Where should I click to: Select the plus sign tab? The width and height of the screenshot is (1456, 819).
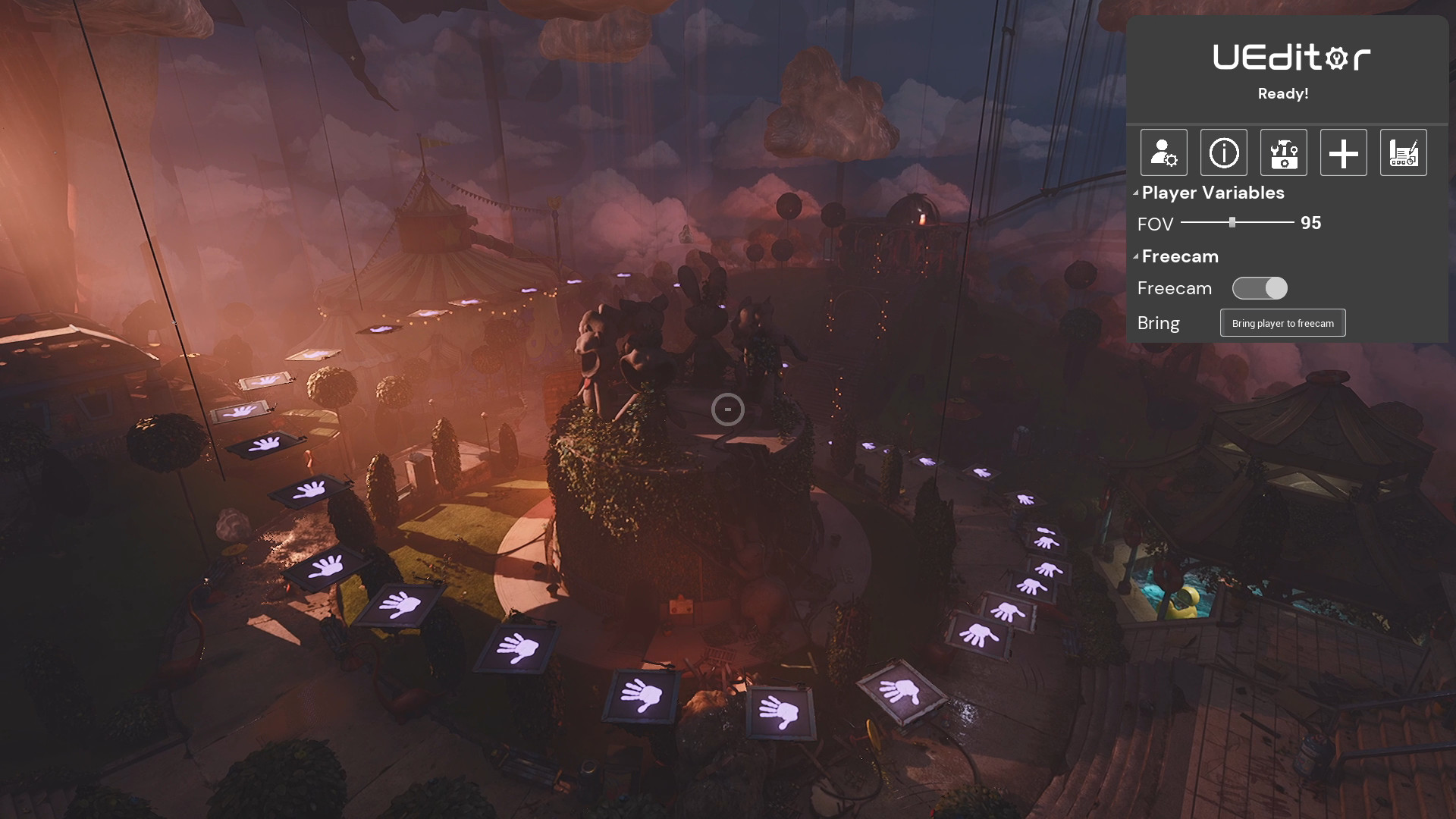pos(1343,152)
